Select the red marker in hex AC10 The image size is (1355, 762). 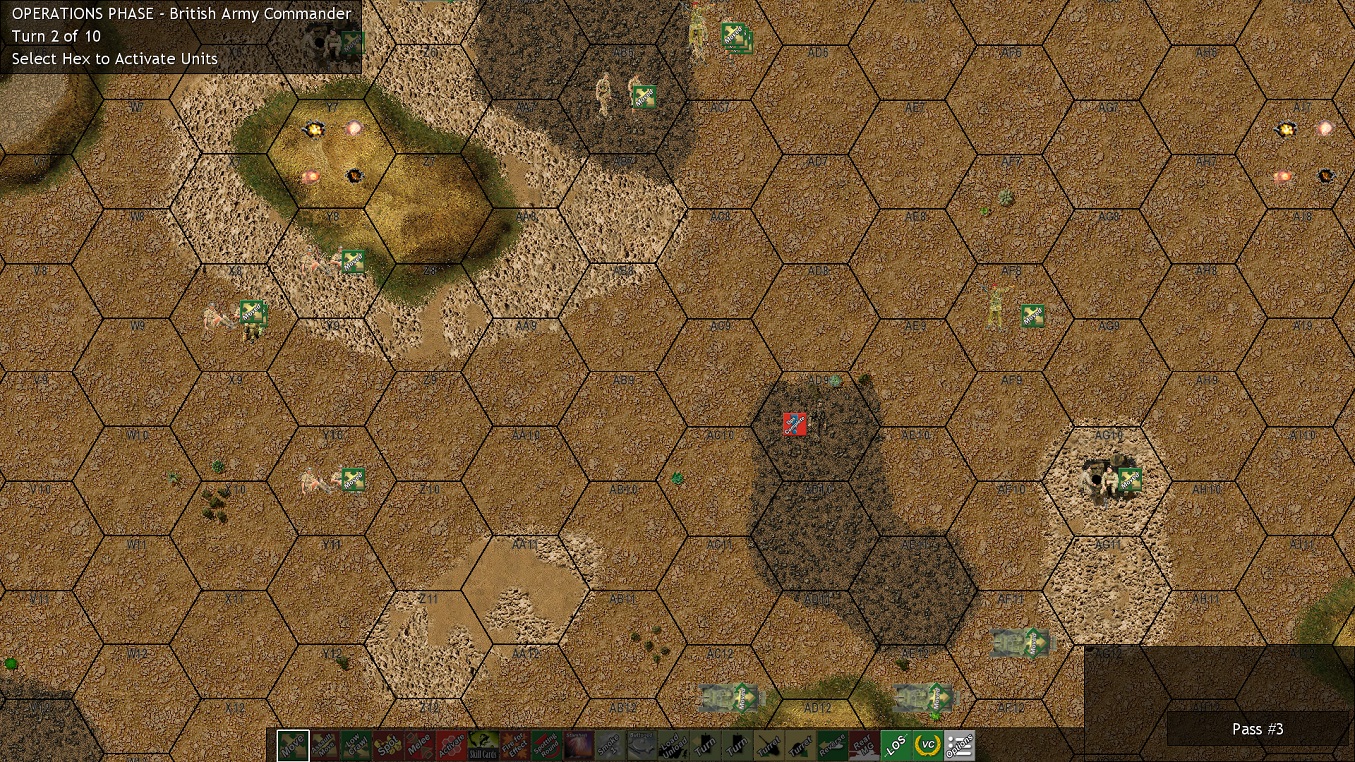coord(793,424)
